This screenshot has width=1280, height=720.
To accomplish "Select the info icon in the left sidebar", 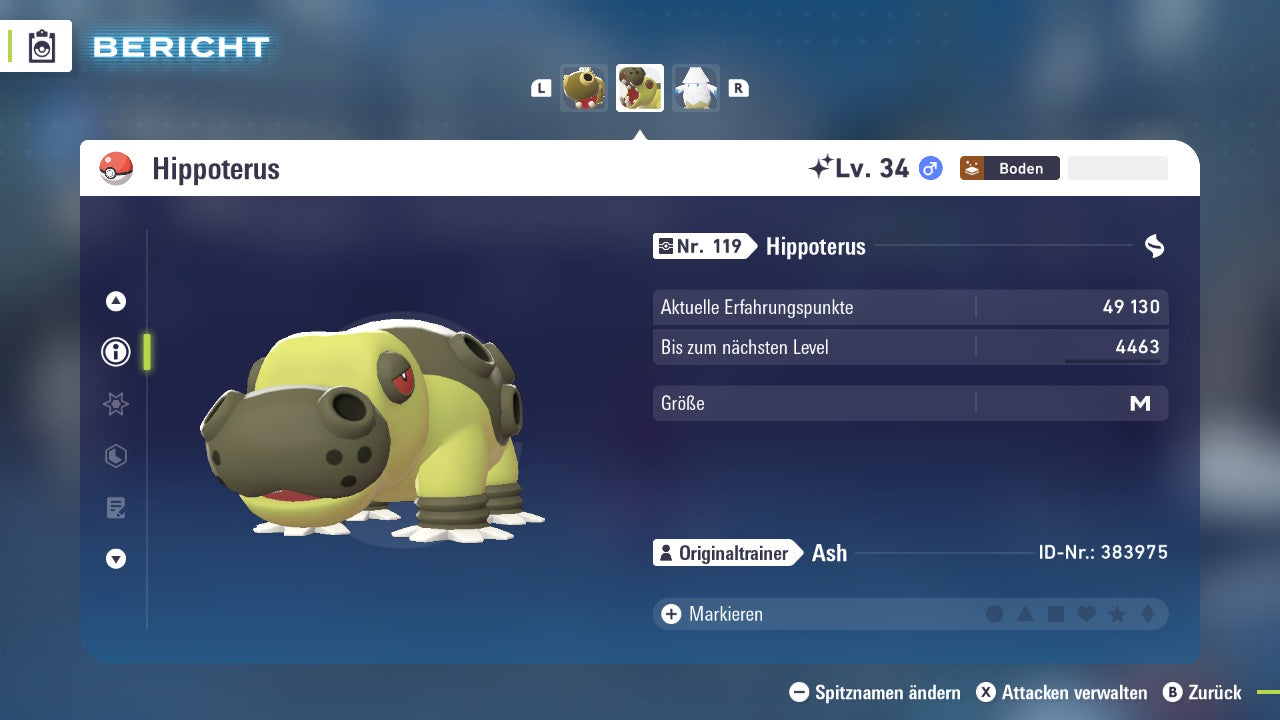I will [115, 352].
